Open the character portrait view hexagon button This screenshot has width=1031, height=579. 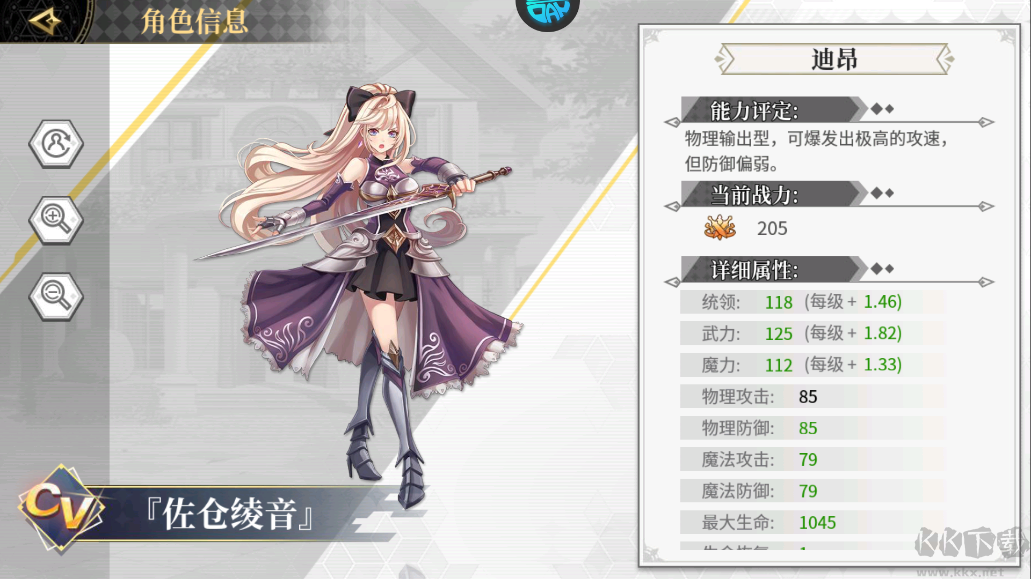(56, 144)
